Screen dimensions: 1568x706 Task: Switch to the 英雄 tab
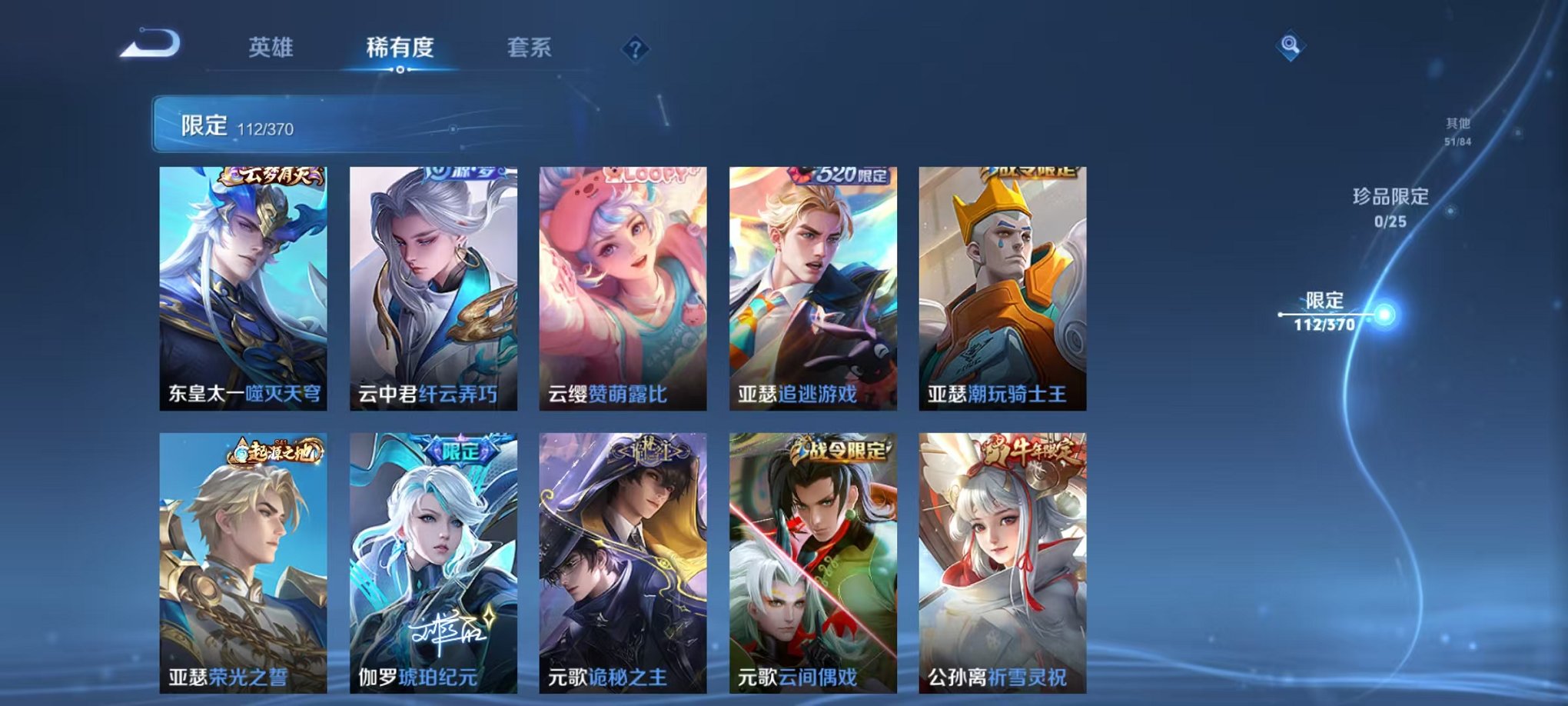point(271,48)
